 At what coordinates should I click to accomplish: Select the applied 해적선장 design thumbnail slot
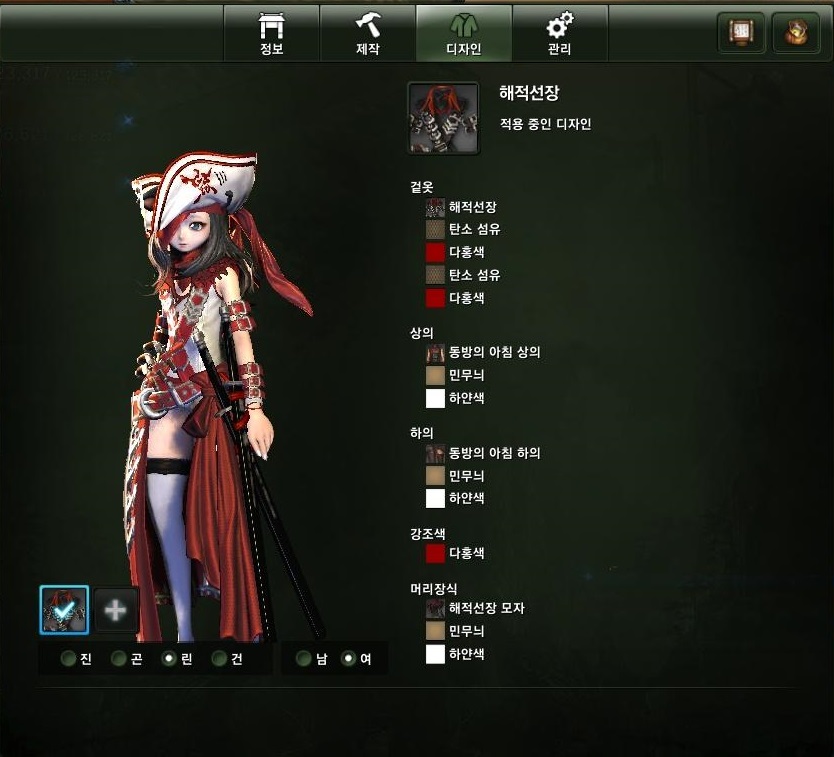click(x=64, y=610)
